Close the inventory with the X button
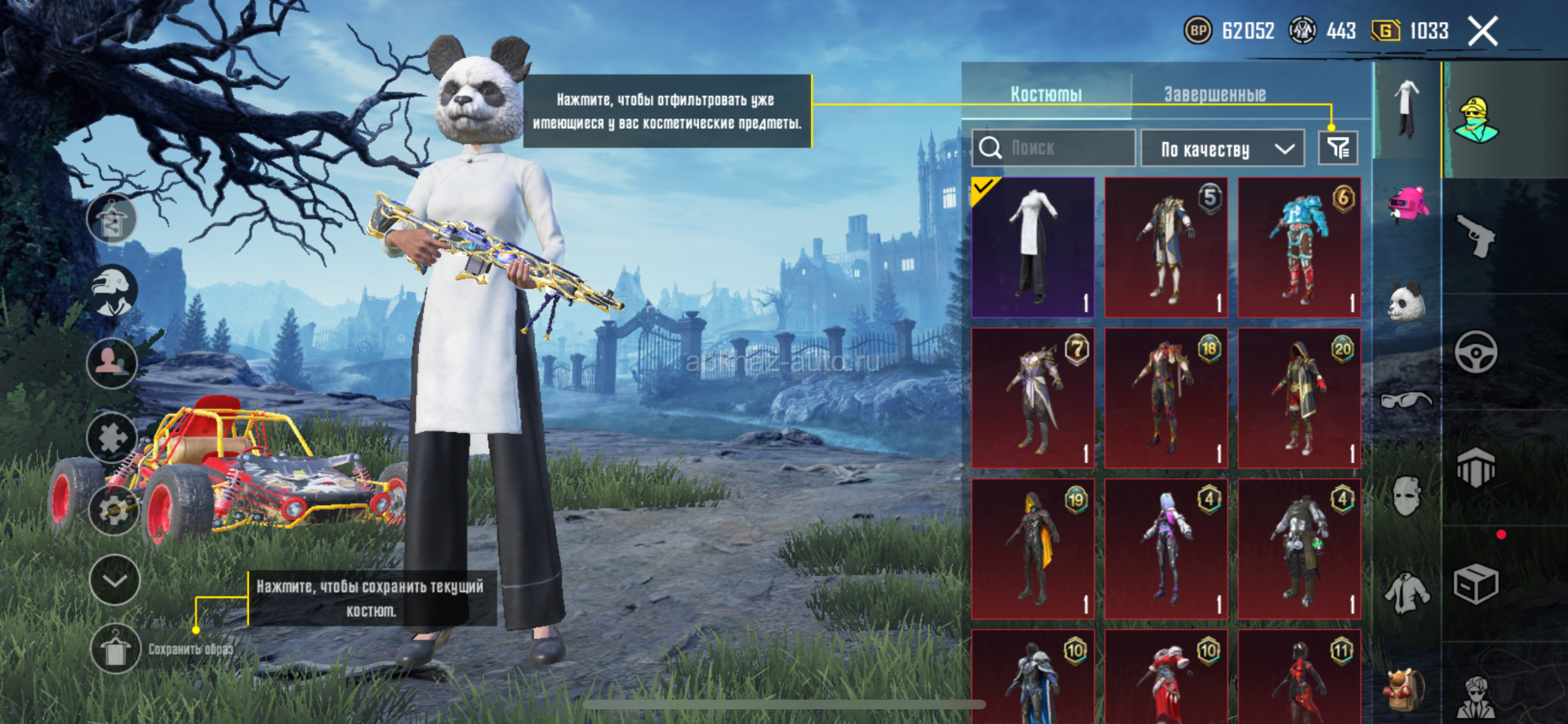Screen dimensions: 1568x724 (1482, 32)
